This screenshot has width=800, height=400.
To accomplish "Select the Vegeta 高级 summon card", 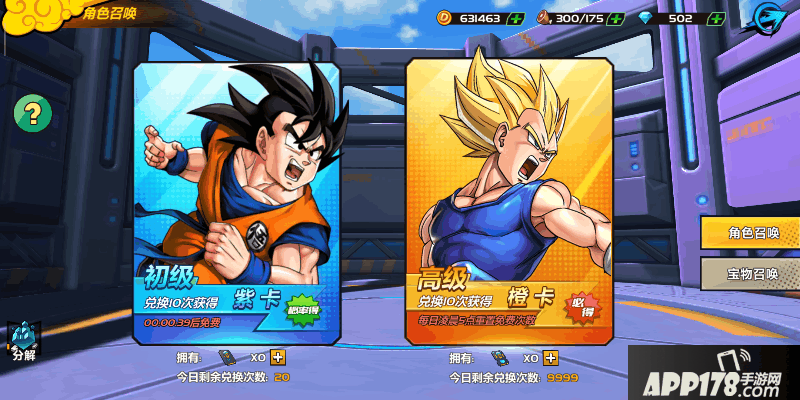I will pyautogui.click(x=507, y=200).
